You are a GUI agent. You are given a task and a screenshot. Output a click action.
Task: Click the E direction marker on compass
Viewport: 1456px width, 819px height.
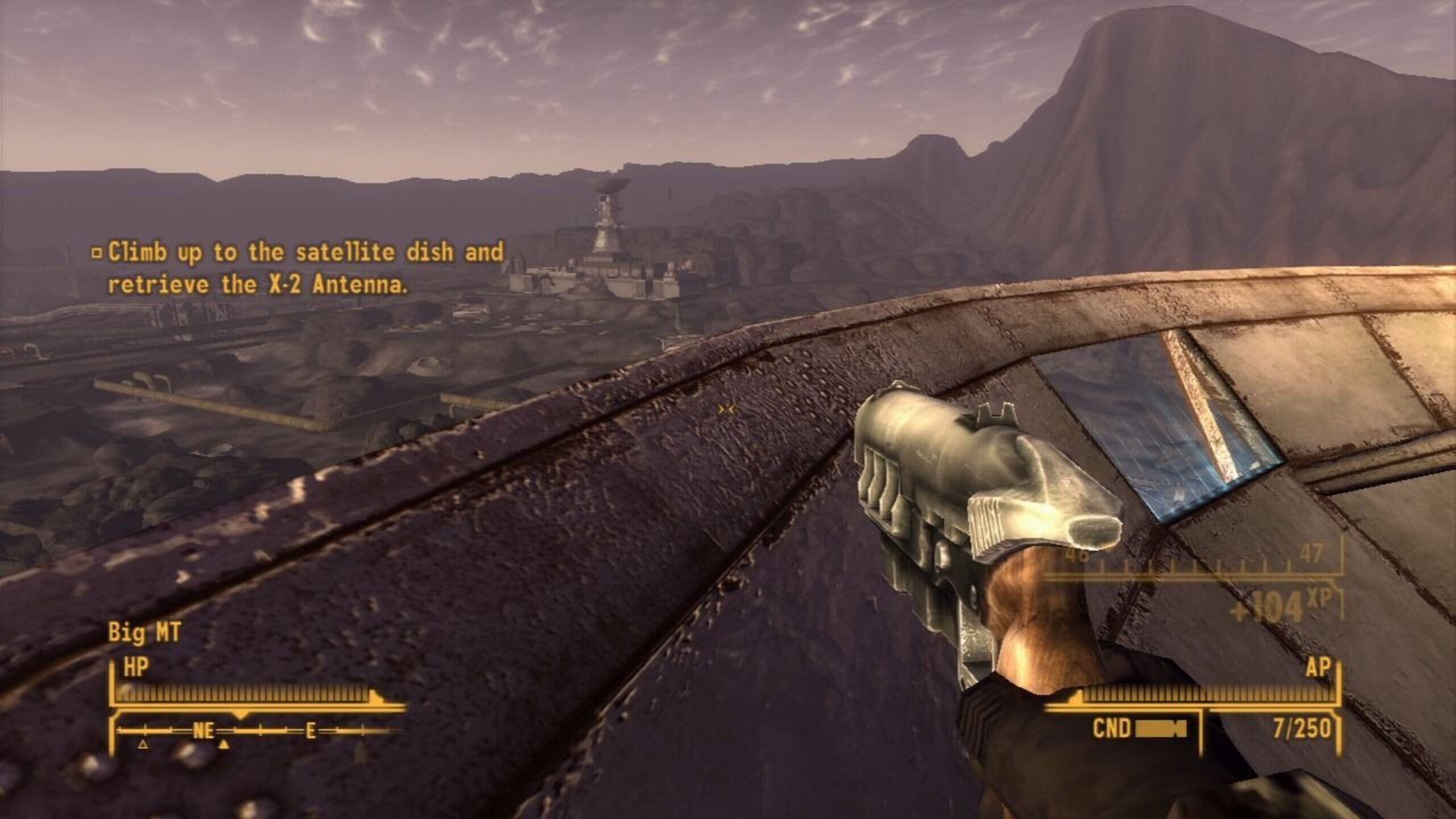(311, 730)
